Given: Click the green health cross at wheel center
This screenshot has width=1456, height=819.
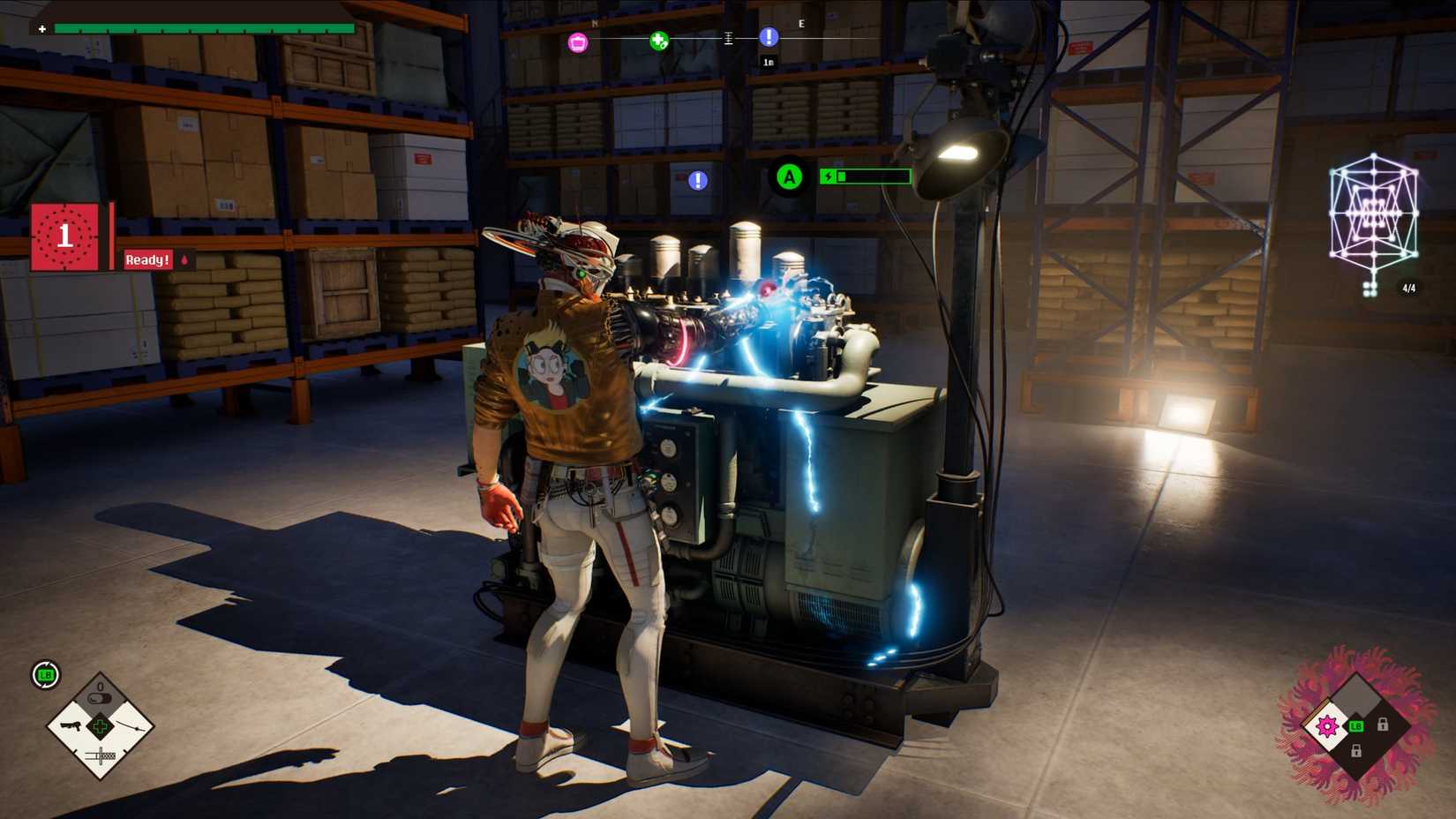Looking at the screenshot, I should pyautogui.click(x=101, y=726).
